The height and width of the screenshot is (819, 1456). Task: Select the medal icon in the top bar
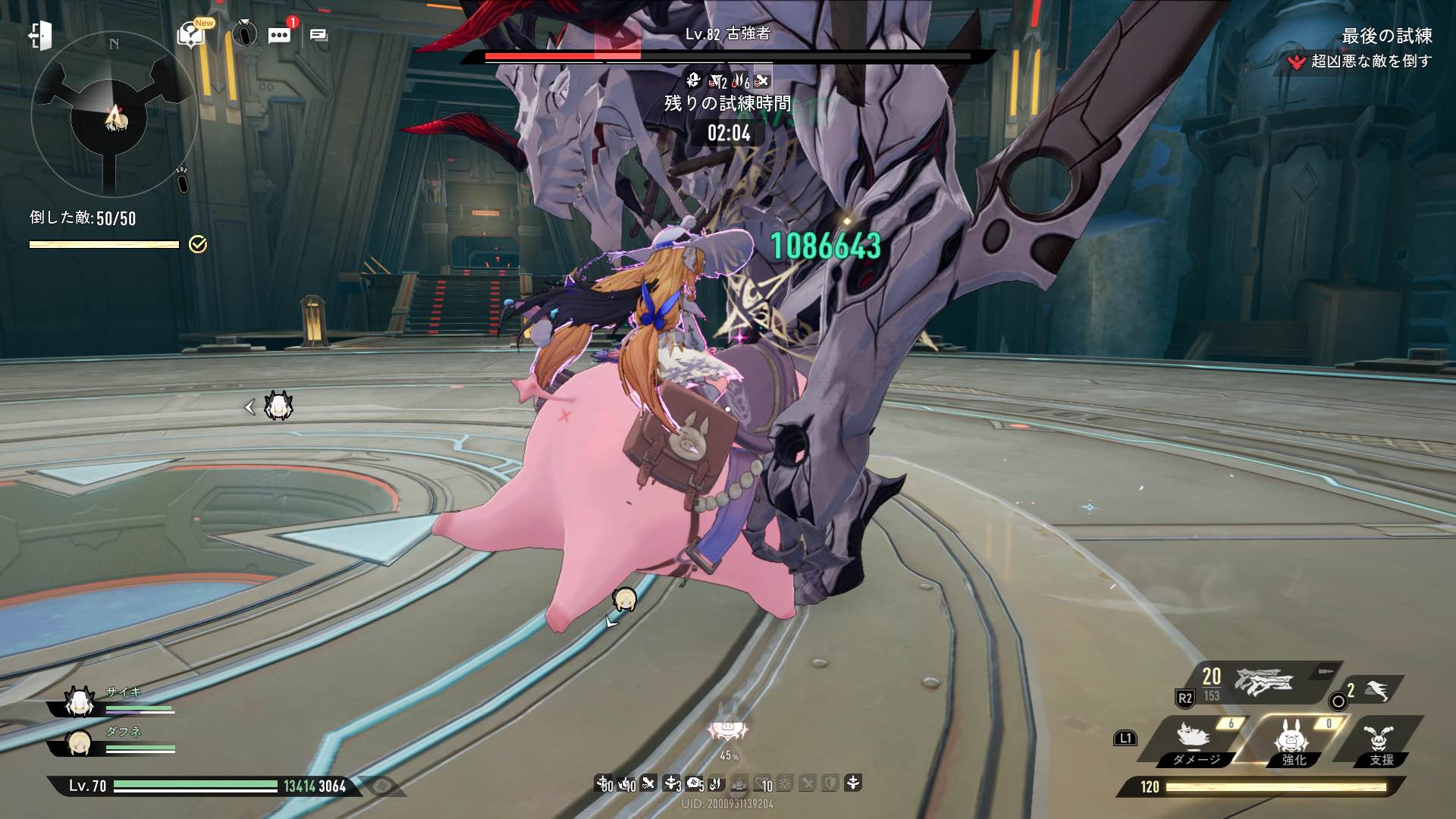[x=244, y=34]
